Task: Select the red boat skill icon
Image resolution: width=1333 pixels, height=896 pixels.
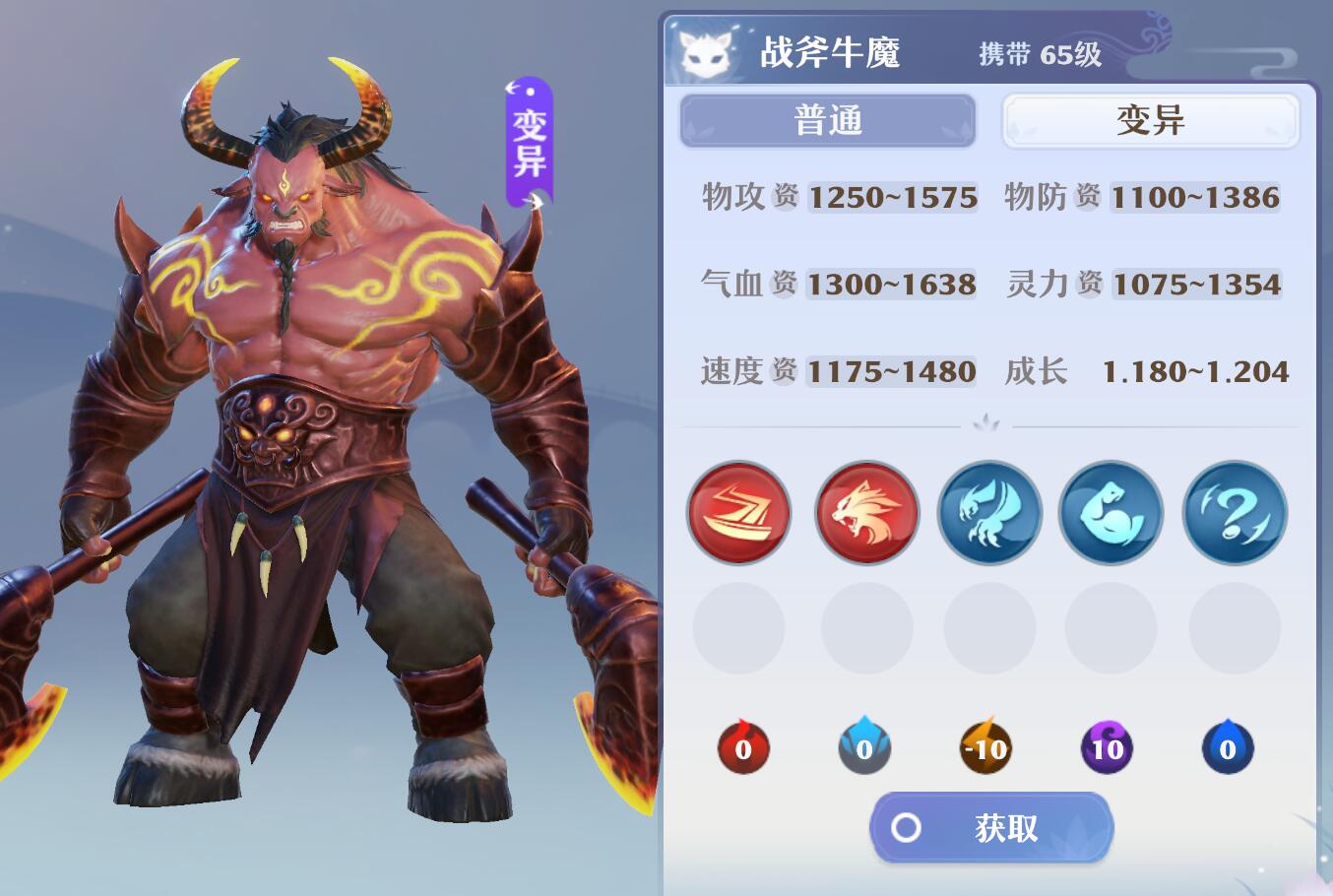Action: coord(738,513)
